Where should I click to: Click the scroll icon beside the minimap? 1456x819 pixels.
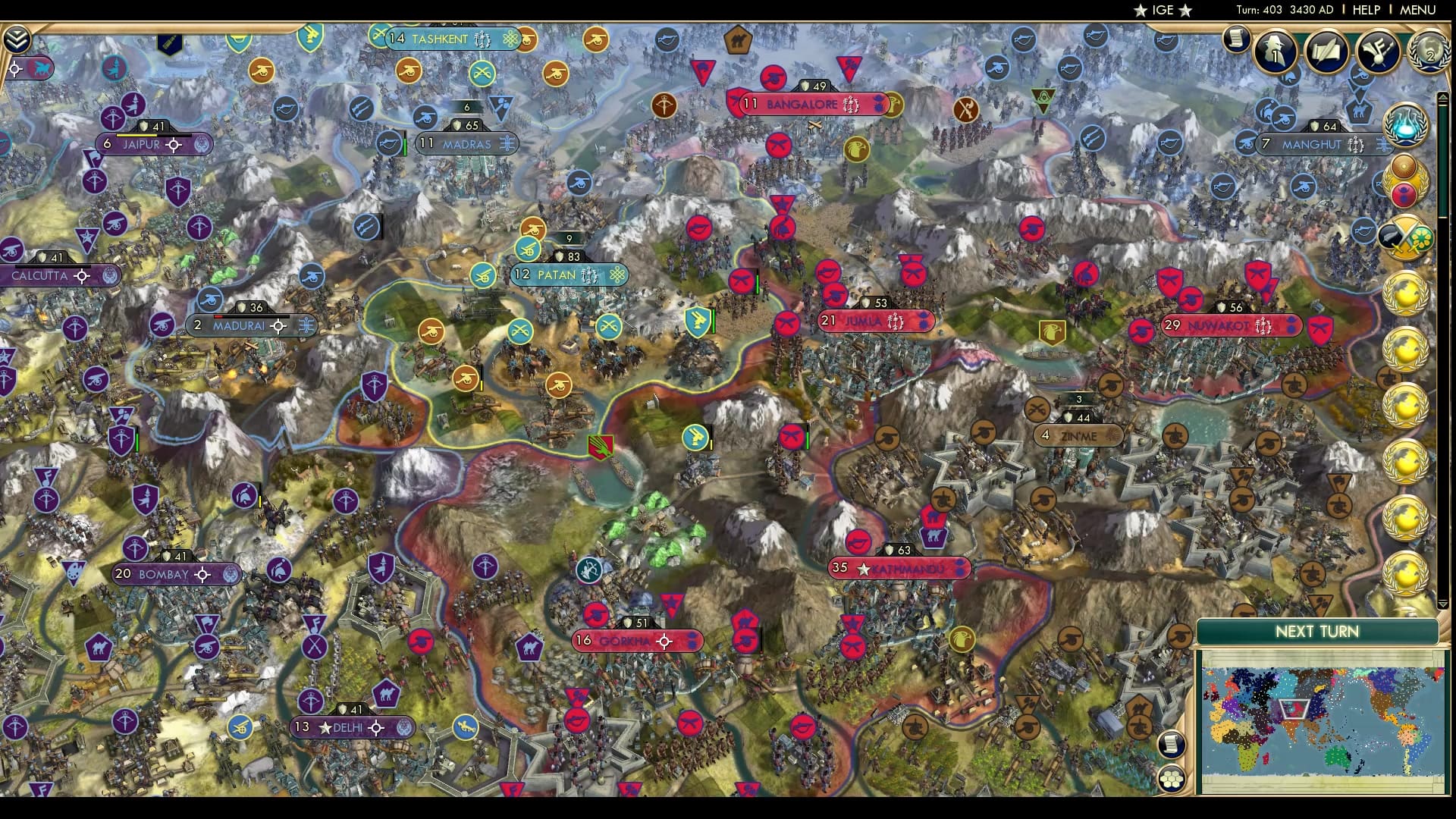tap(1171, 743)
